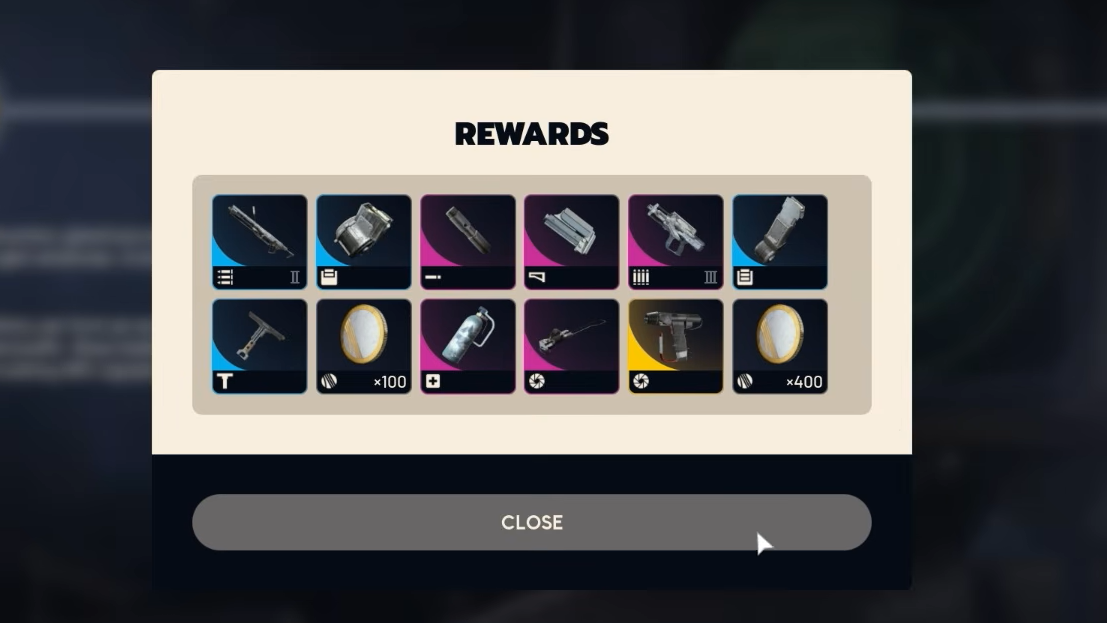Pick the x400 coin reward
This screenshot has height=623, width=1107.
click(780, 346)
